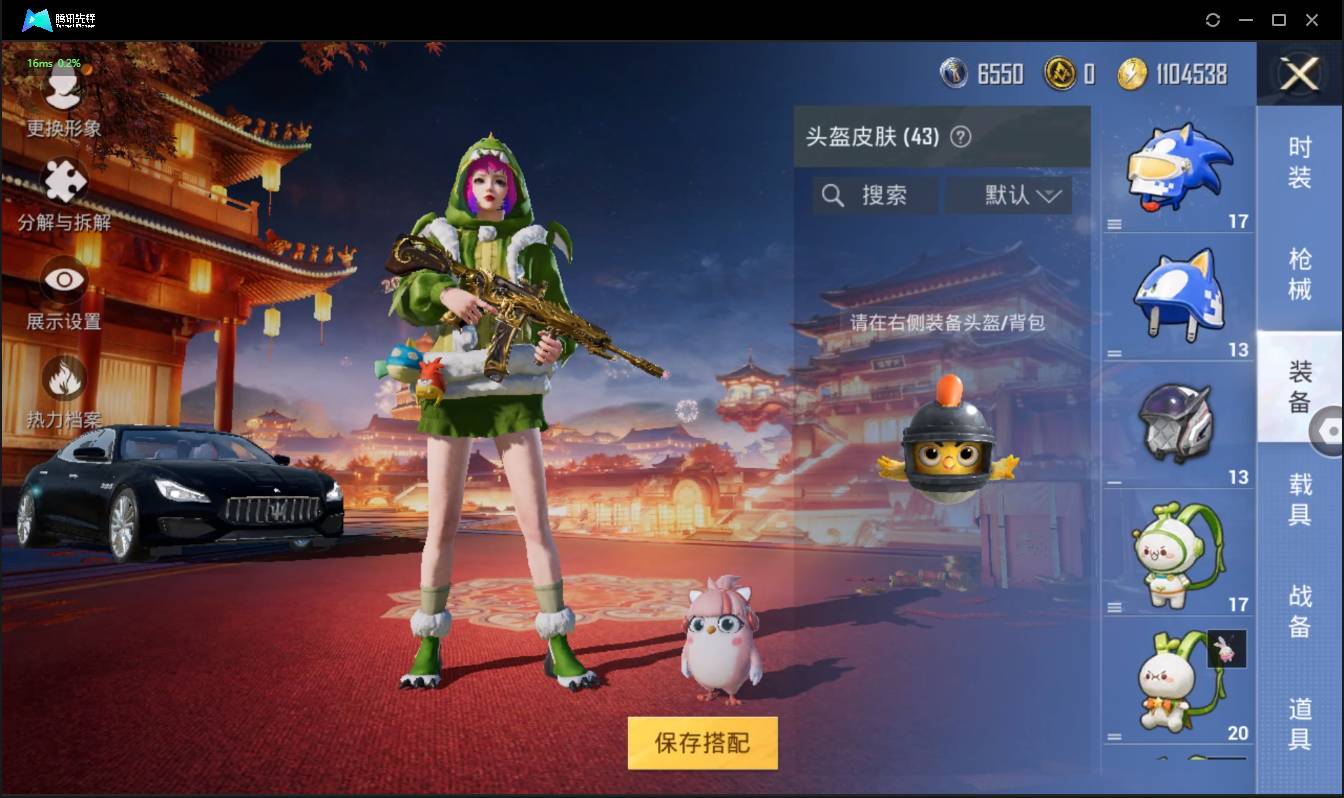Click the lightning currency icon showing 1104538
1344x798 pixels.
(1131, 72)
